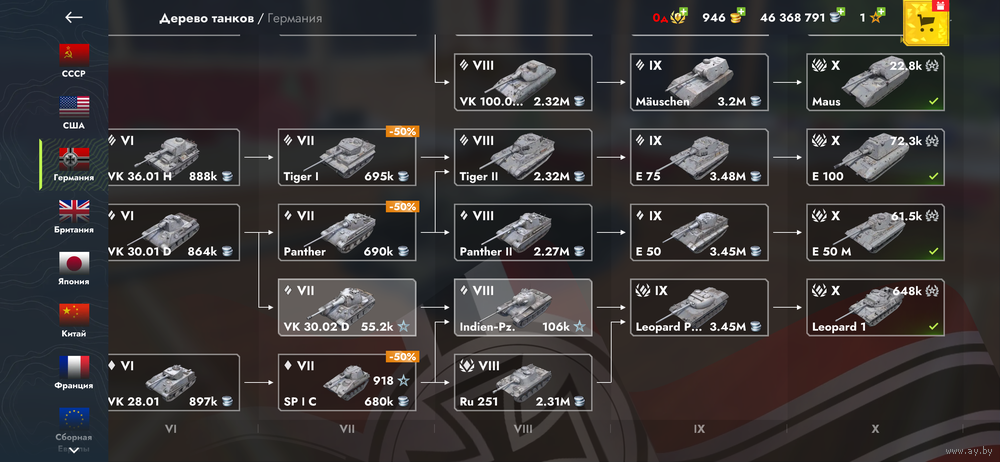This screenshot has width=1000, height=462.
Task: Switch to the СССР nation tab
Action: click(x=74, y=59)
